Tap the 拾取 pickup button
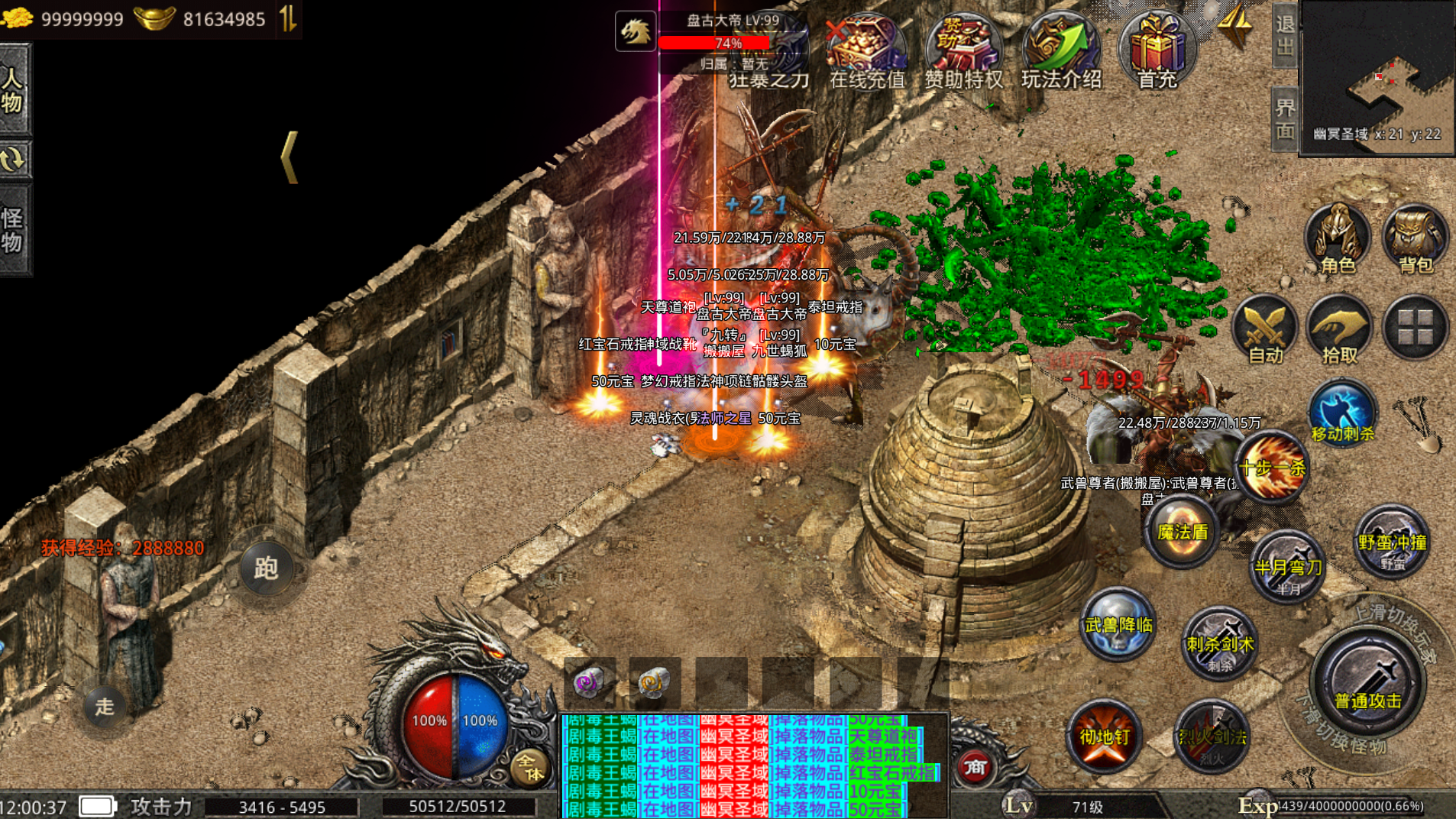This screenshot has height=819, width=1456. (x=1339, y=330)
